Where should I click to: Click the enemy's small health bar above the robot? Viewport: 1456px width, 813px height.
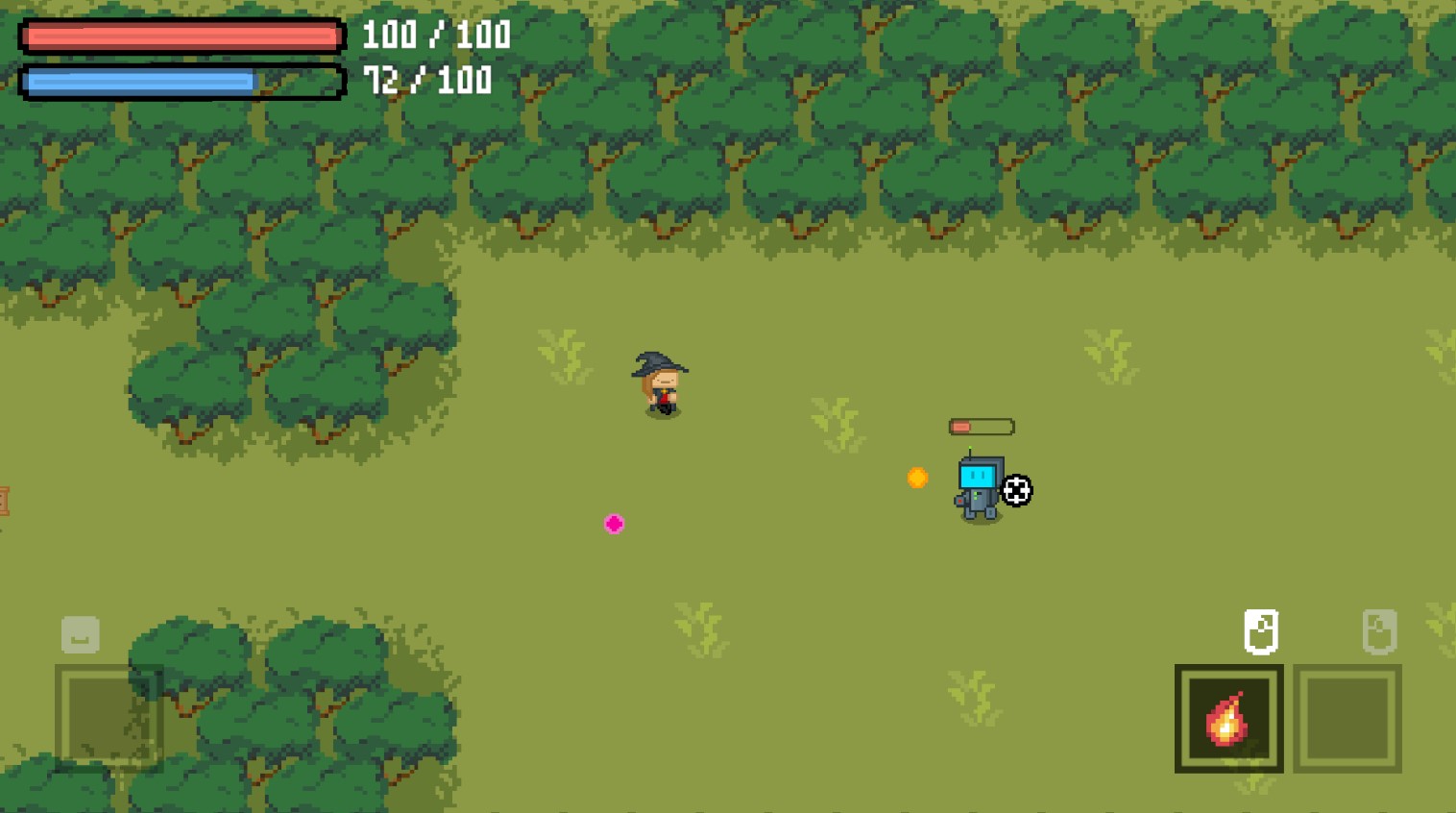point(982,425)
